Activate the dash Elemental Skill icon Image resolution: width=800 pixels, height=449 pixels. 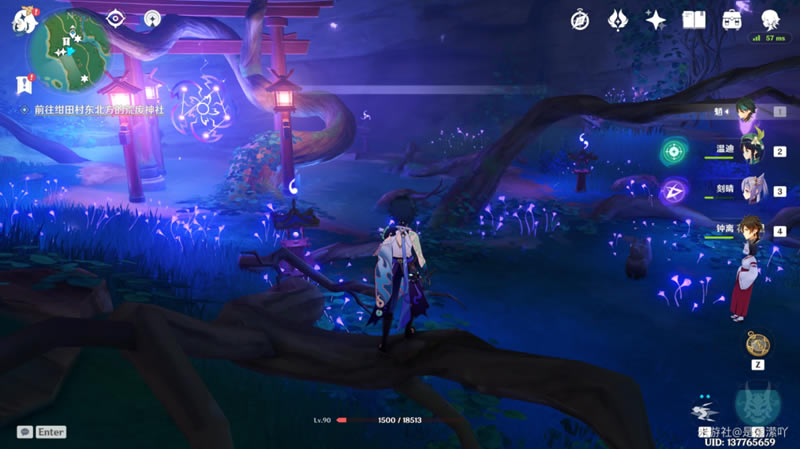706,412
